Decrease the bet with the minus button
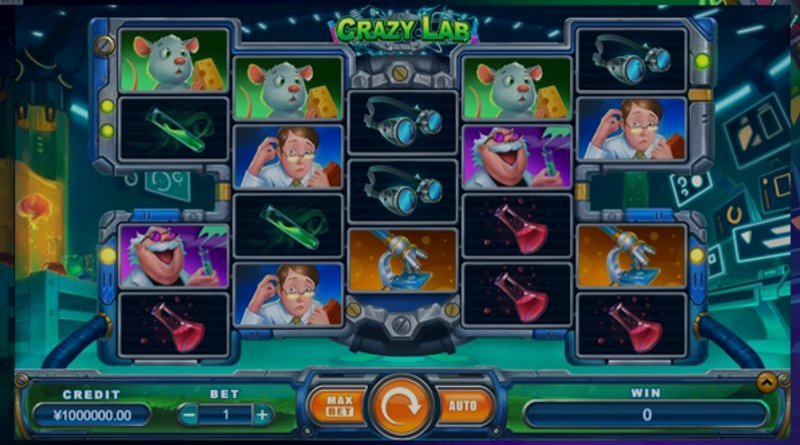The image size is (800, 445). (189, 414)
